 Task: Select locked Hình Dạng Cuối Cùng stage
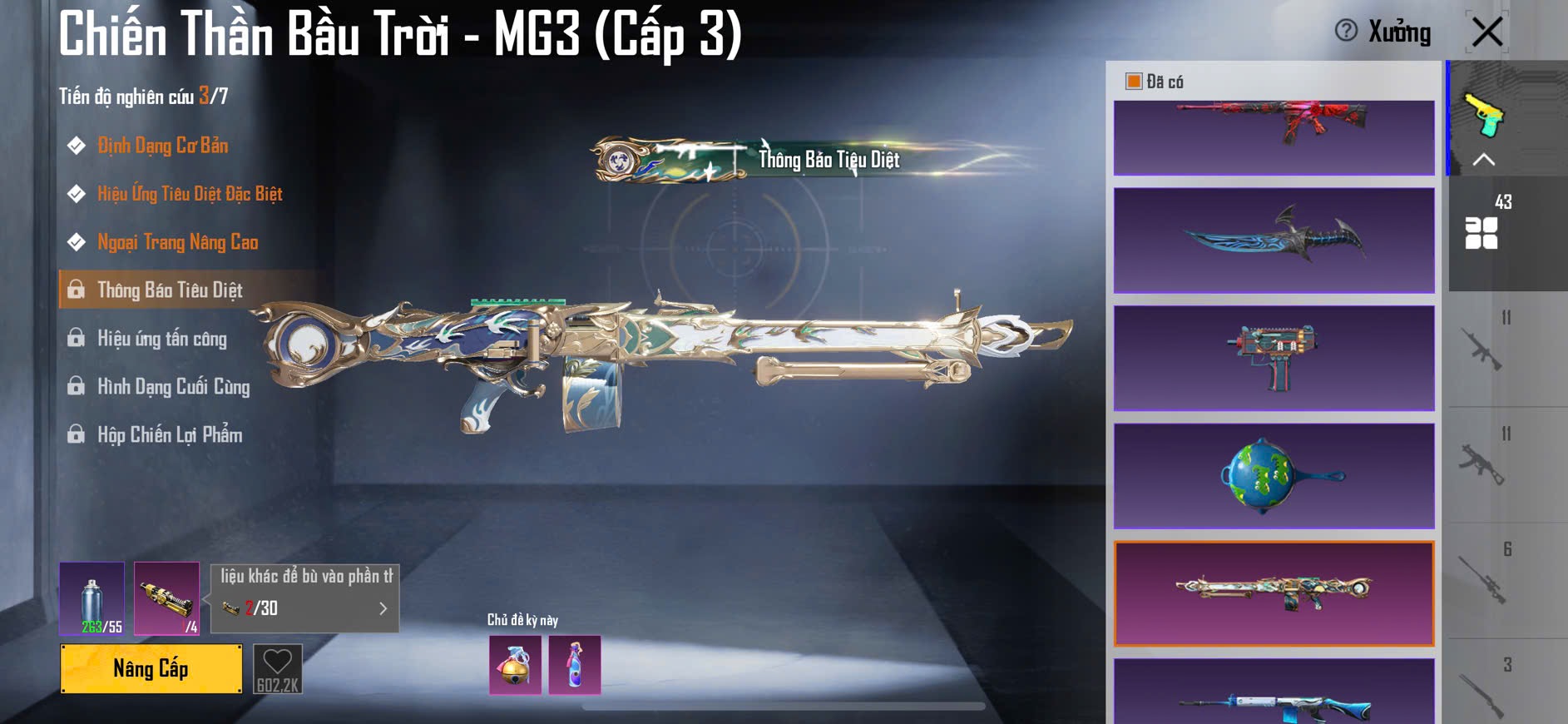coord(173,387)
